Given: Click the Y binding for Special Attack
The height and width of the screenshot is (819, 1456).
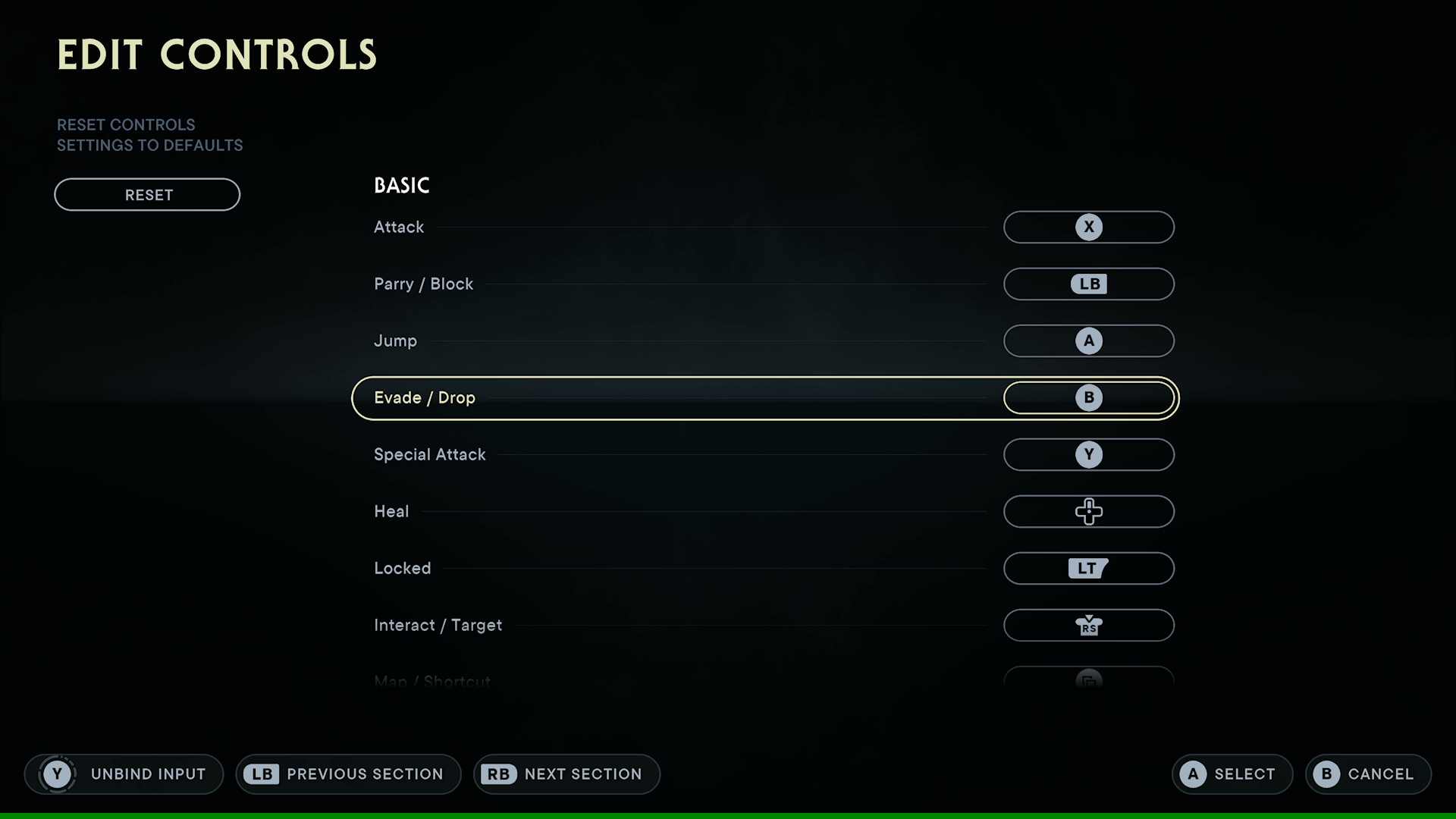Looking at the screenshot, I should point(1089,454).
